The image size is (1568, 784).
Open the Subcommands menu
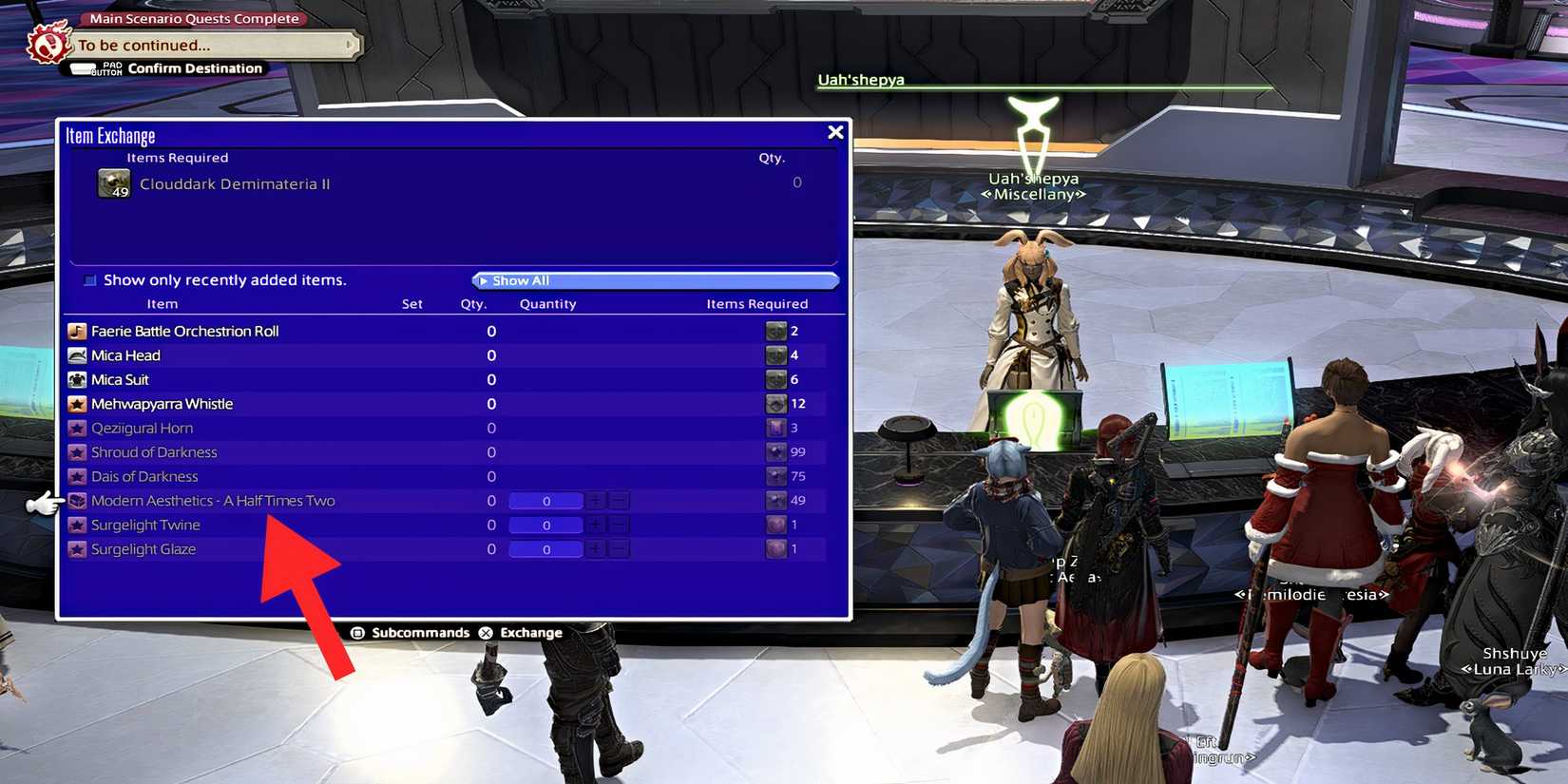pyautogui.click(x=419, y=631)
